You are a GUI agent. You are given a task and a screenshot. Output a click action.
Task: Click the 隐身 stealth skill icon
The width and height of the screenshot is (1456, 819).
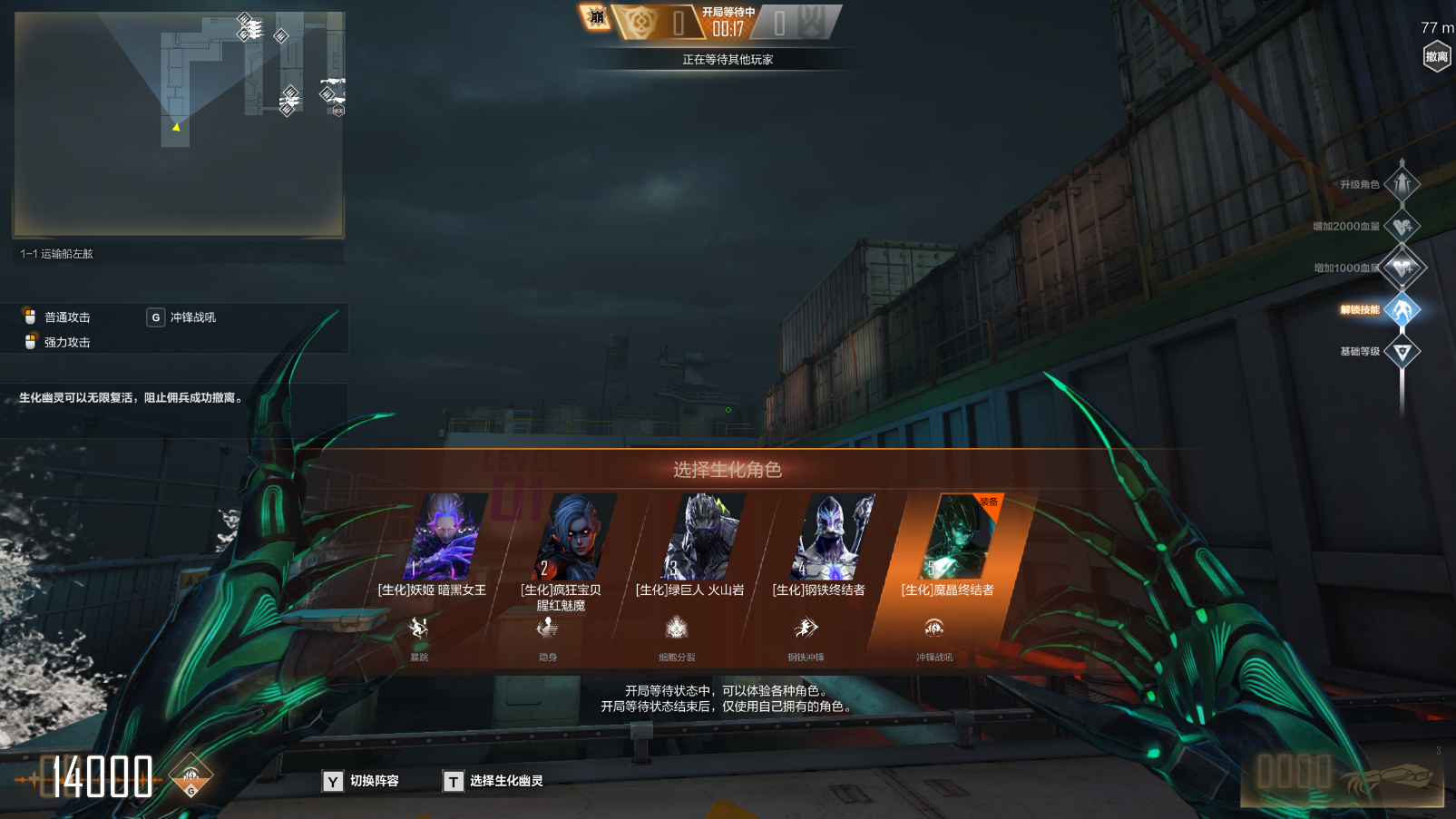click(x=547, y=628)
